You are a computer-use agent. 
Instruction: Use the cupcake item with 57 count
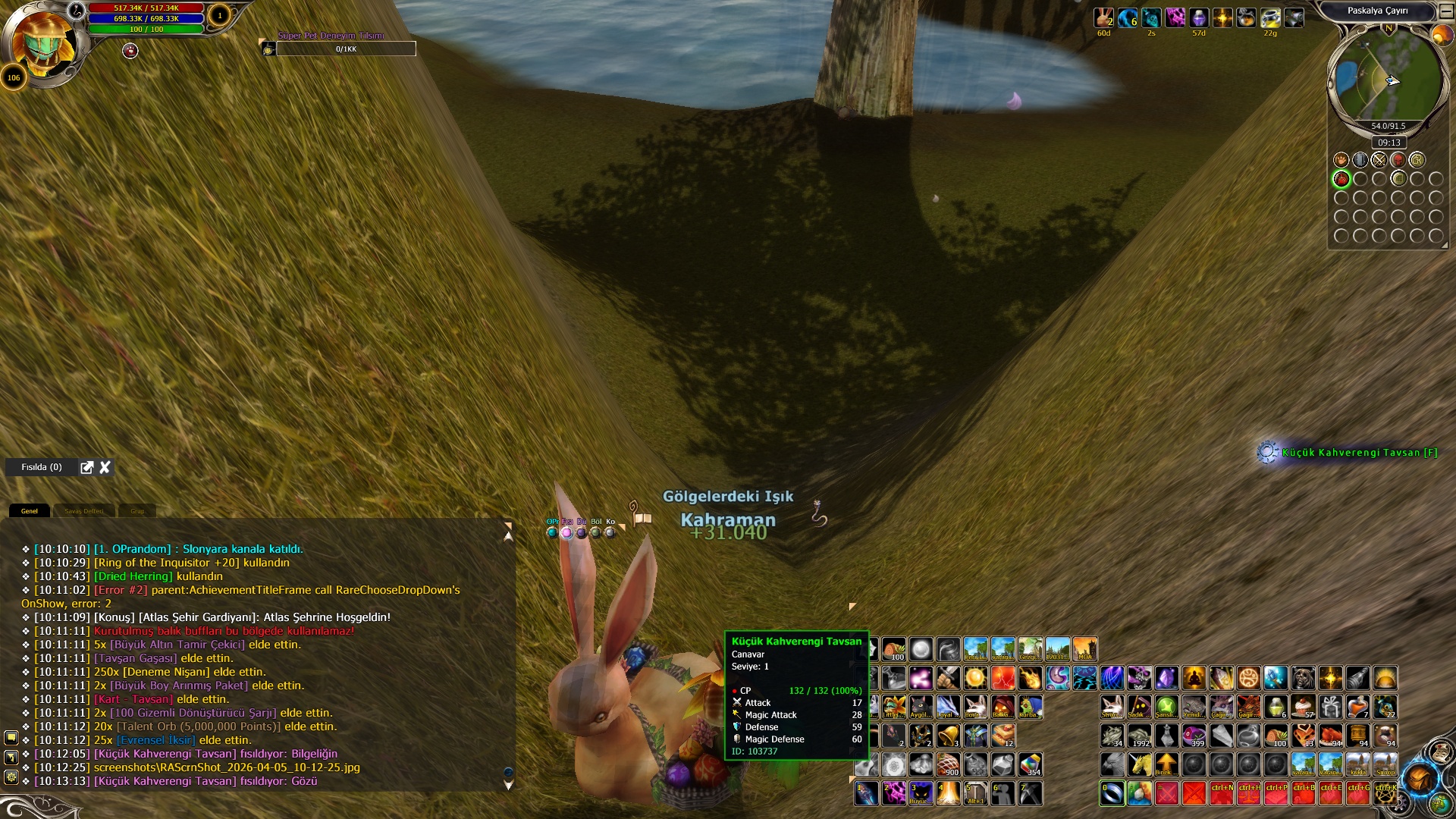click(x=1304, y=707)
